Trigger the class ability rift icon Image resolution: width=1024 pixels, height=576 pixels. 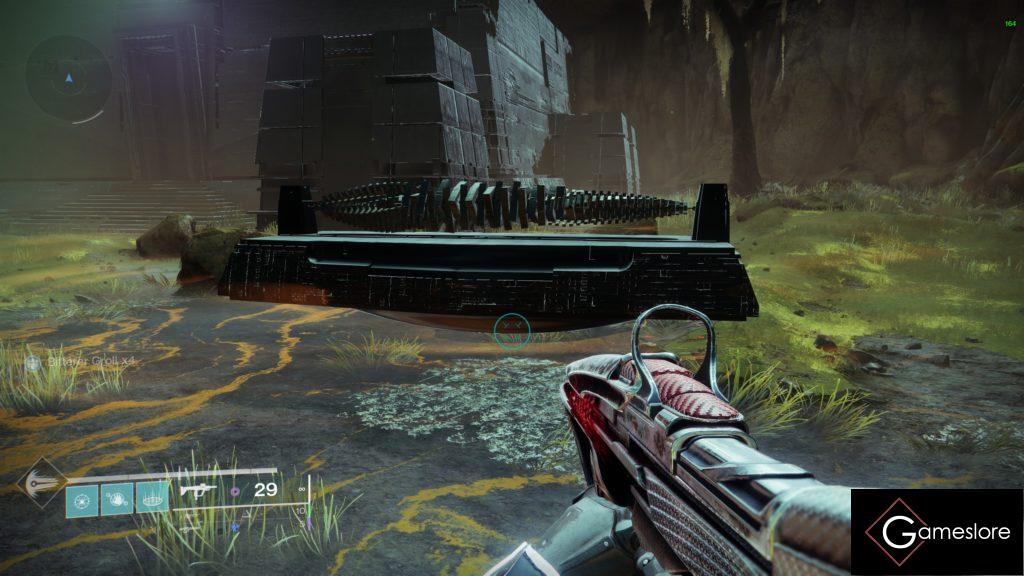[152, 497]
